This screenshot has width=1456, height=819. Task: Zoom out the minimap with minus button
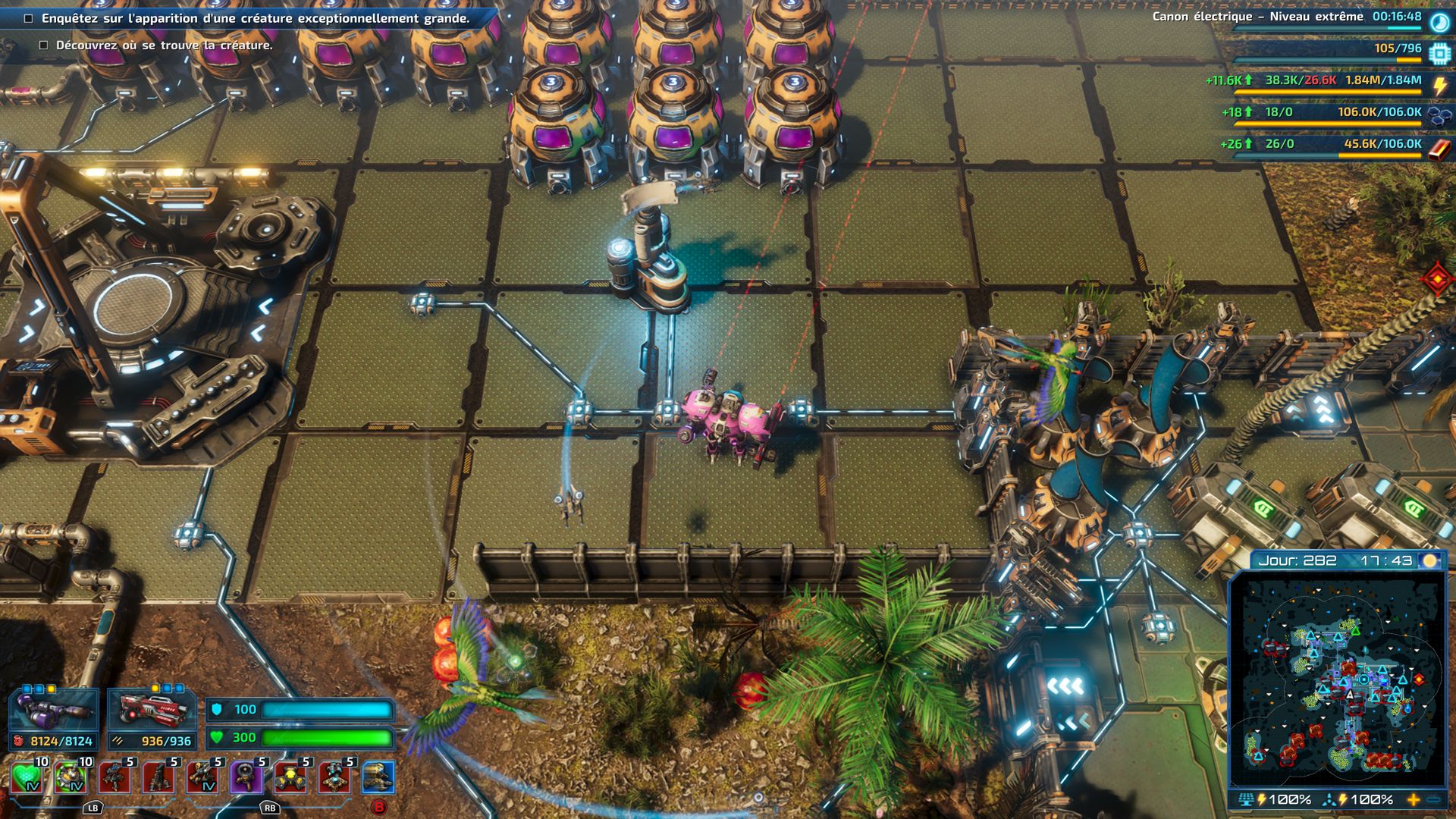click(1433, 799)
